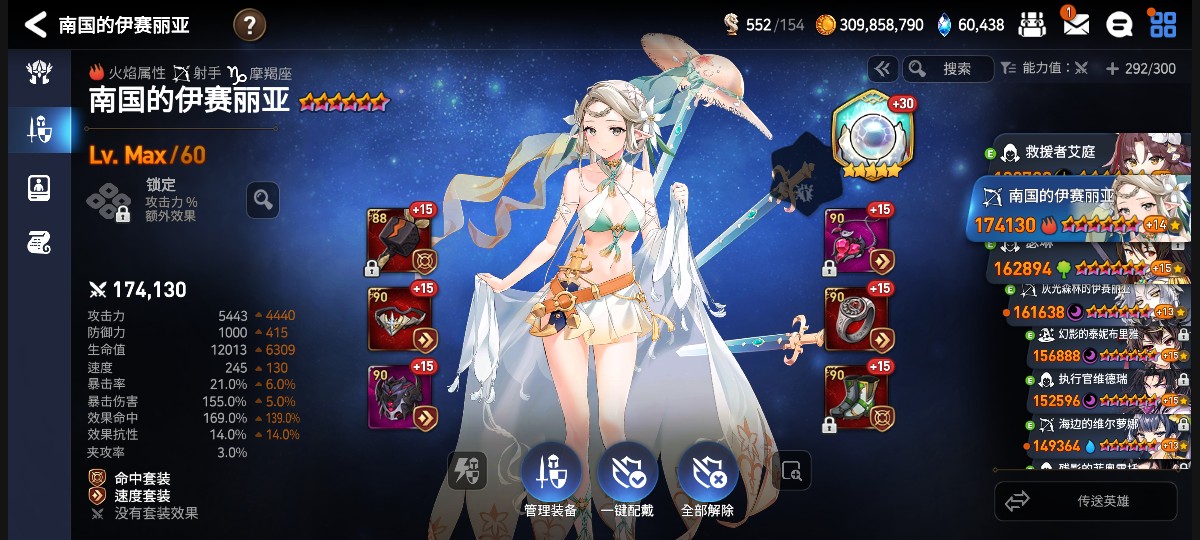The height and width of the screenshot is (540, 1200).
Task: Select the equipped dark armor slot
Action: pos(401,396)
